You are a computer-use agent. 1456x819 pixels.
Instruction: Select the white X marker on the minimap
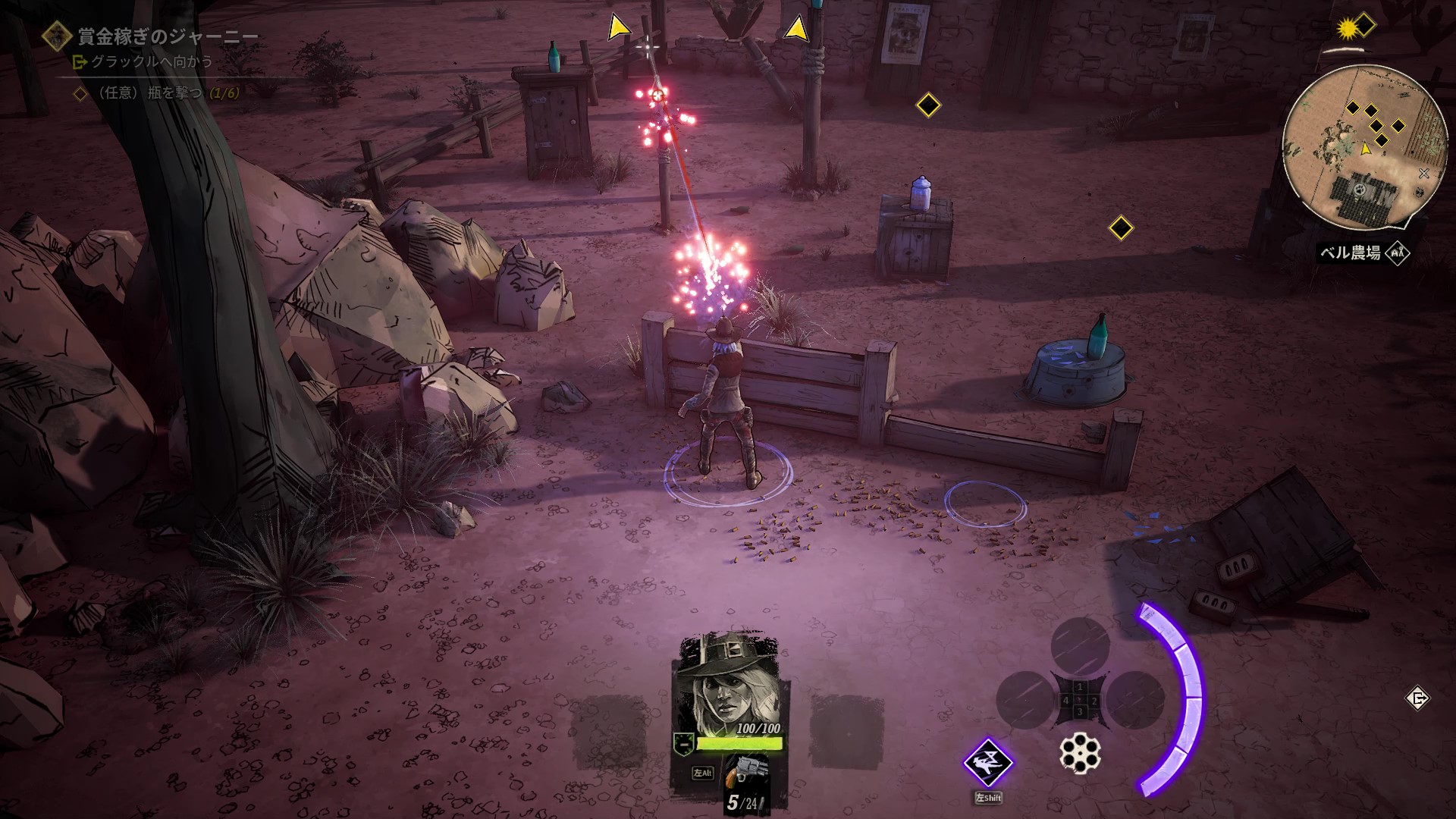(x=1423, y=174)
